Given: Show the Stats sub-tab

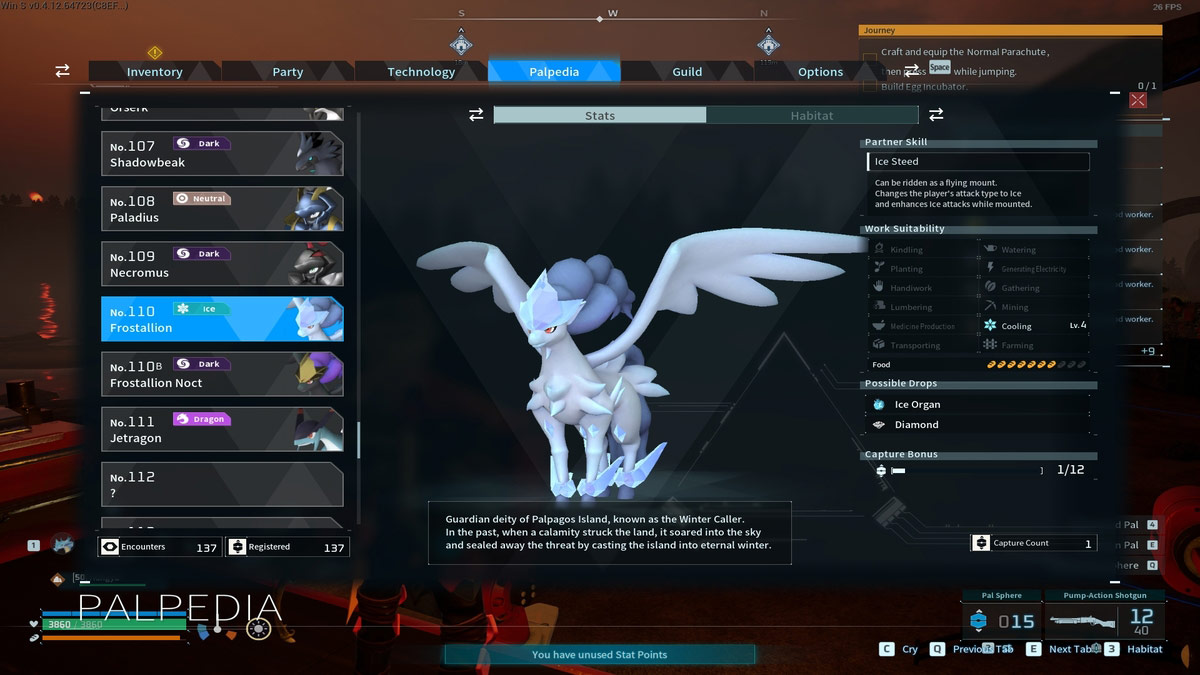Looking at the screenshot, I should 600,116.
